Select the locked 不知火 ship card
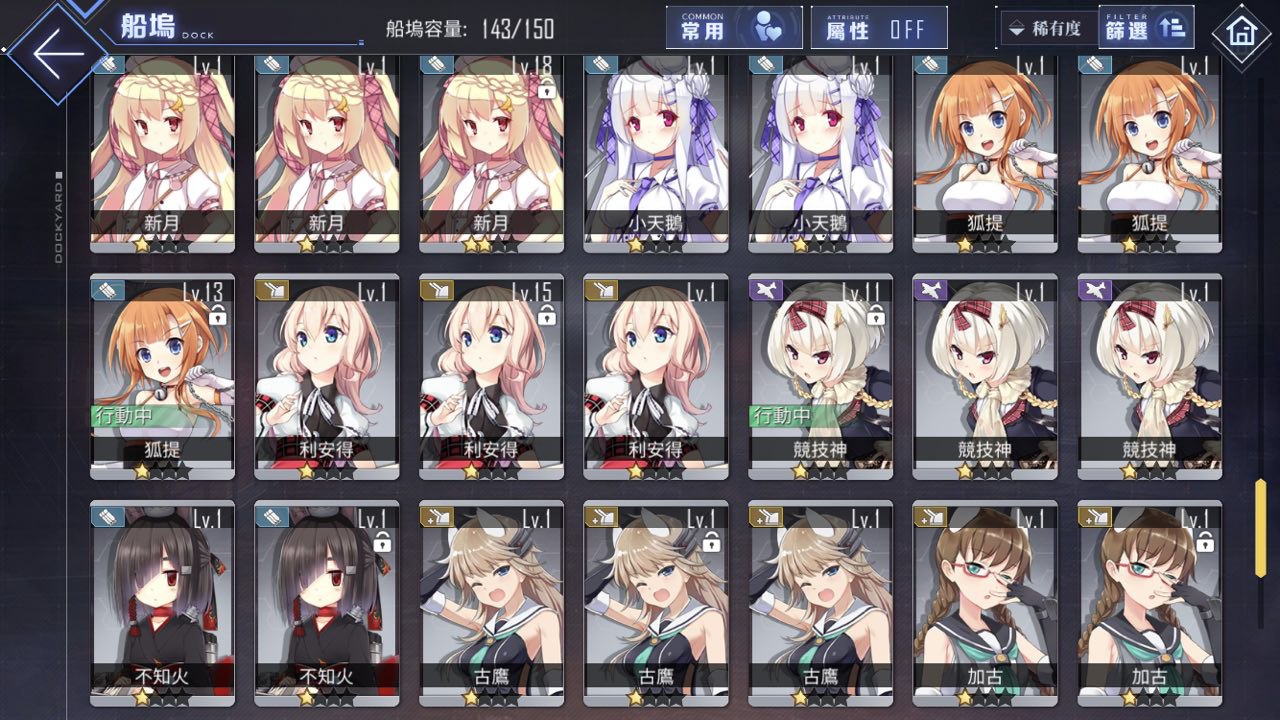Viewport: 1280px width, 720px height. click(326, 600)
